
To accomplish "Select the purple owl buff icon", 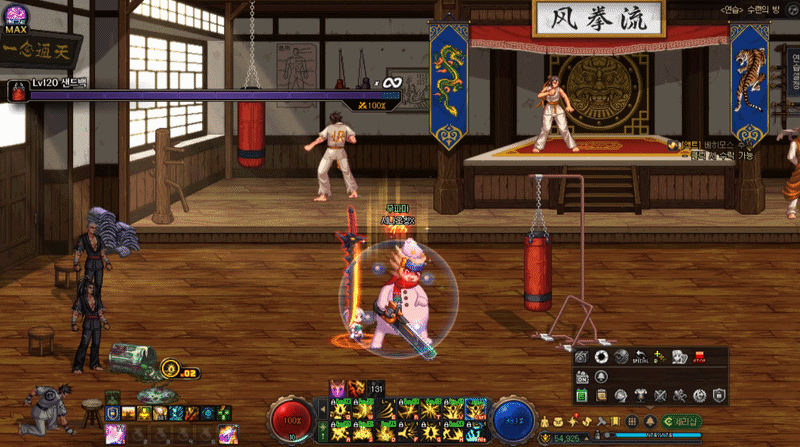I will [338, 387].
